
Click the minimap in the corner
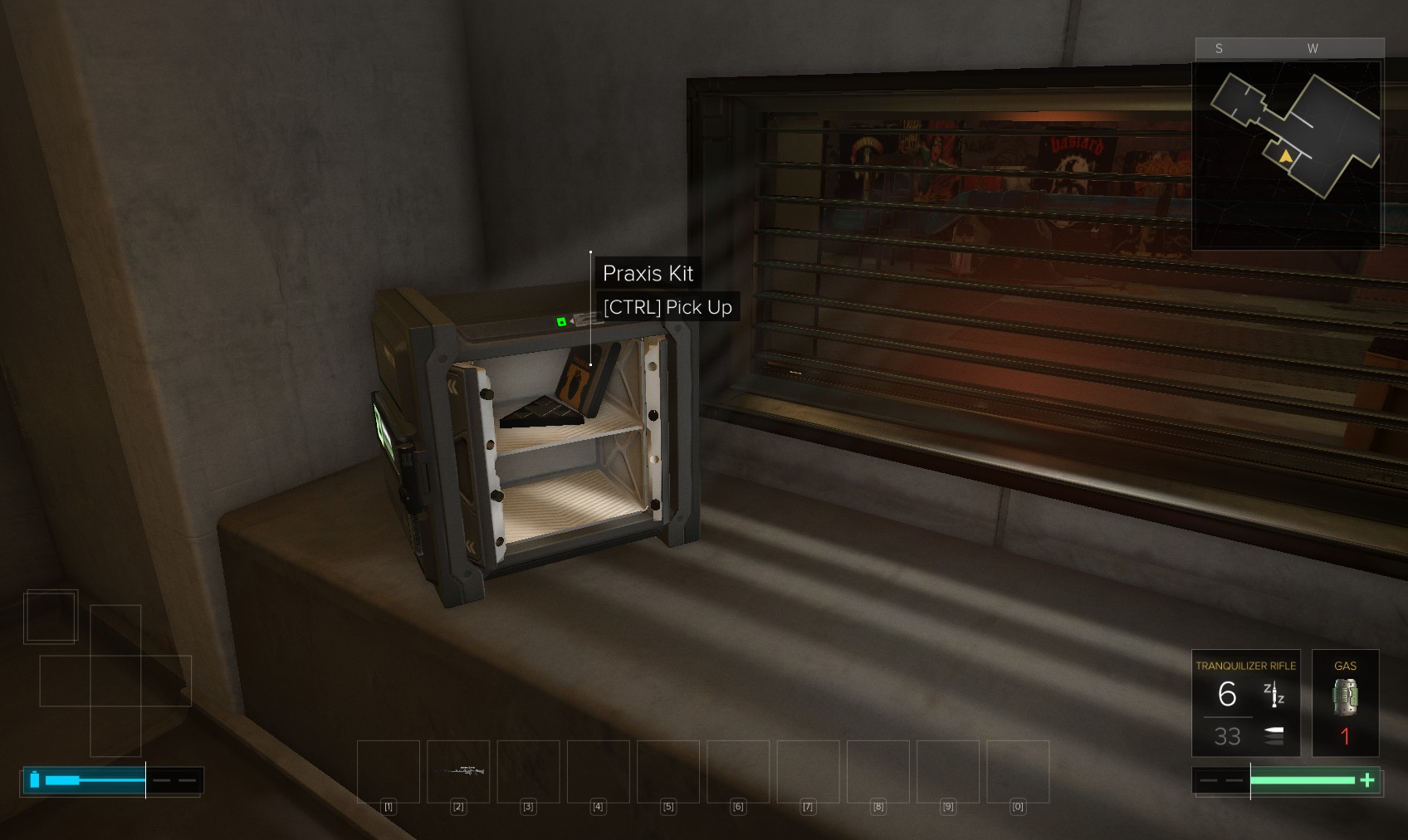click(1287, 154)
